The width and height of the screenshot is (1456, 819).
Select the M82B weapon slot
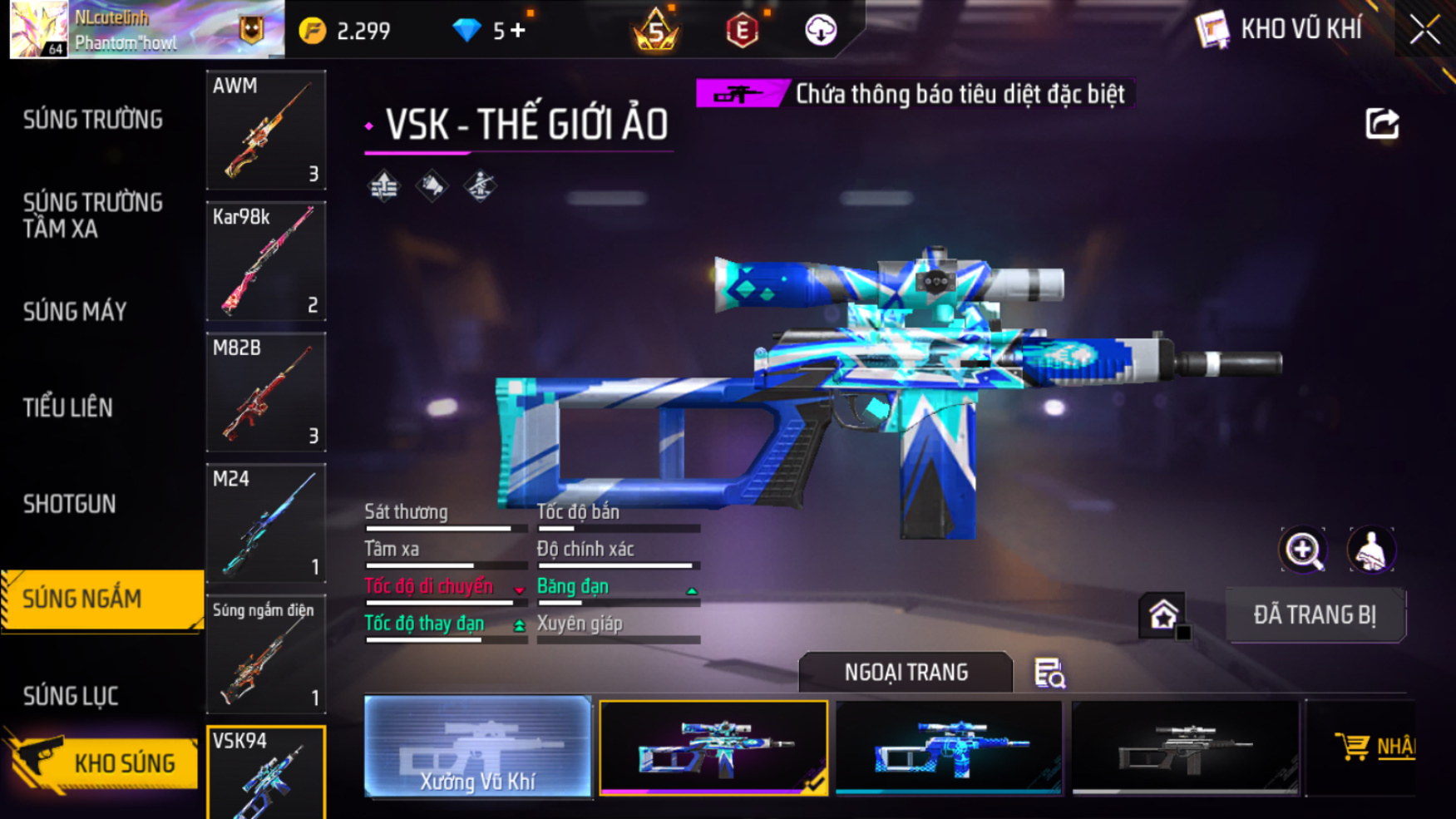pos(266,392)
